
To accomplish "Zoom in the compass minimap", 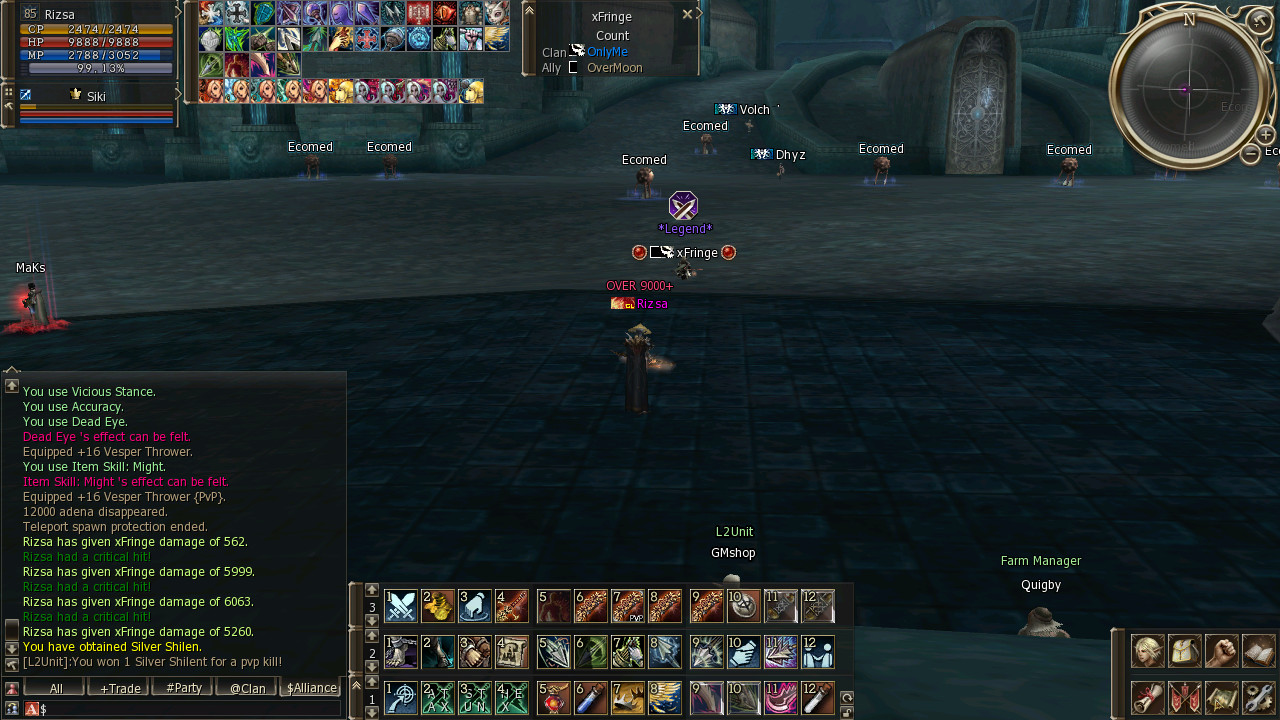I will coord(1265,135).
